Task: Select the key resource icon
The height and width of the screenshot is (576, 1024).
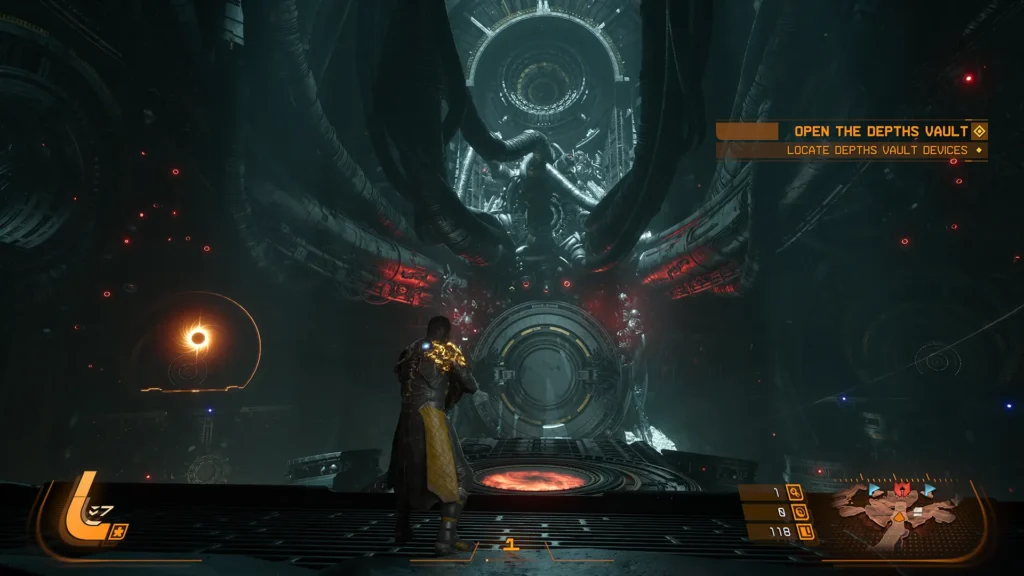Action: (x=795, y=492)
